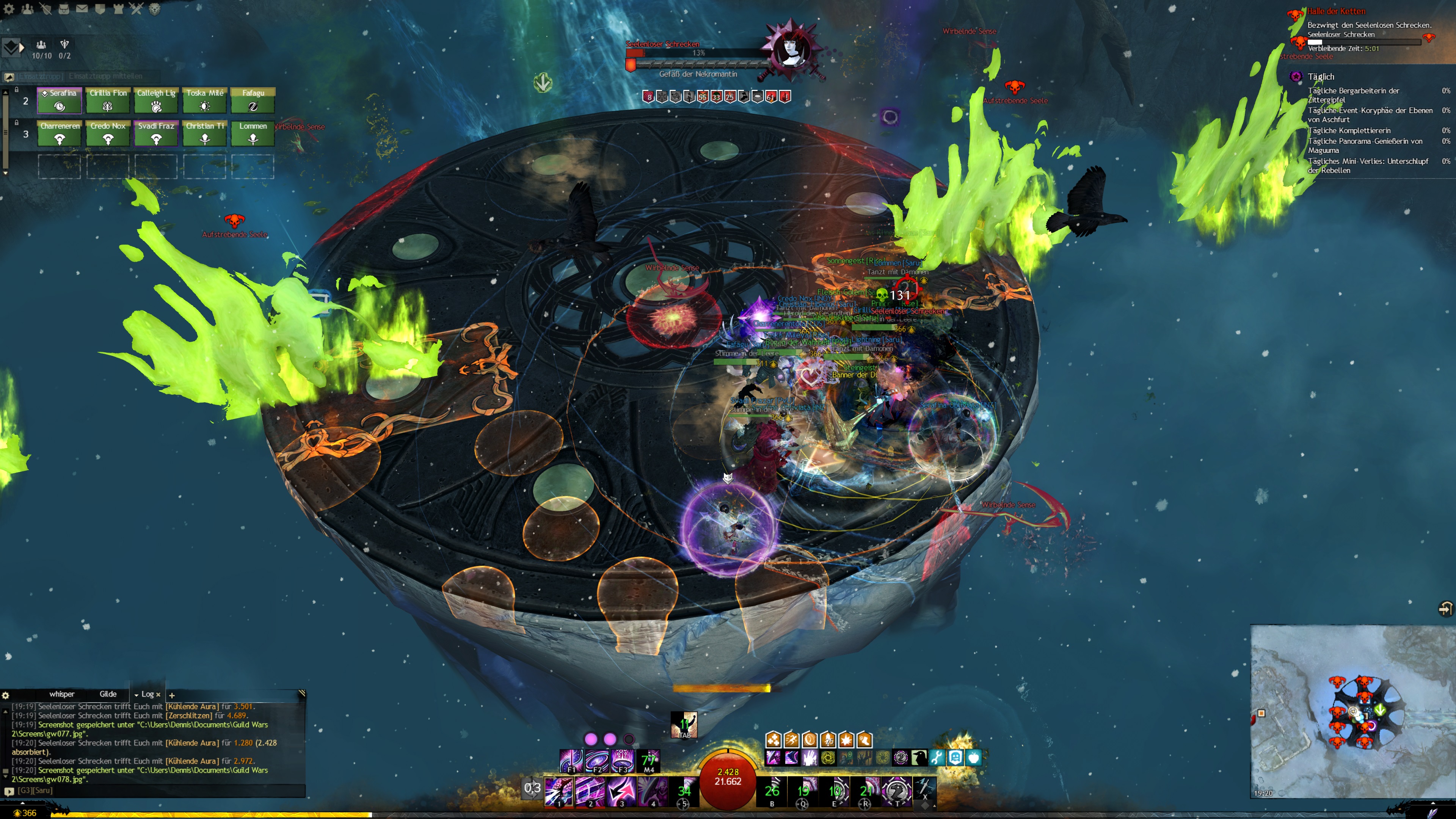Activate the F1 shatter skill
This screenshot has height=819, width=1456.
pos(571,761)
